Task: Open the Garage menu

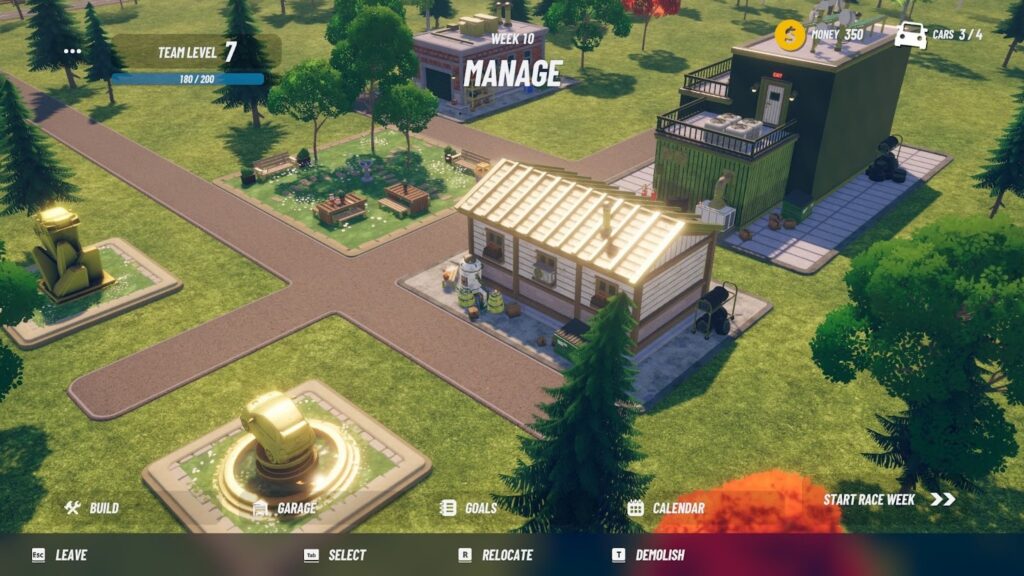Action: 285,508
